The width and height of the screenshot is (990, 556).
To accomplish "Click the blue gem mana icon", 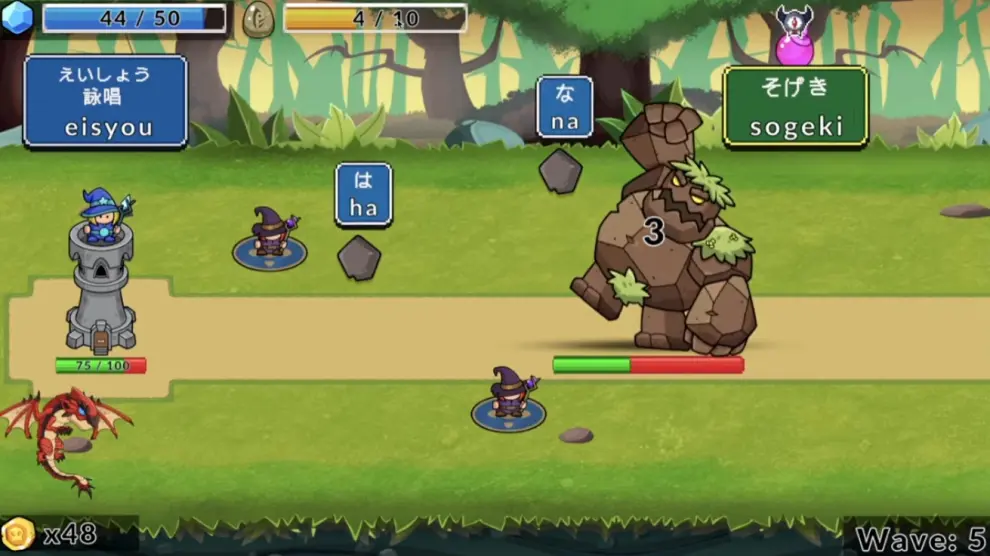I will [17, 18].
